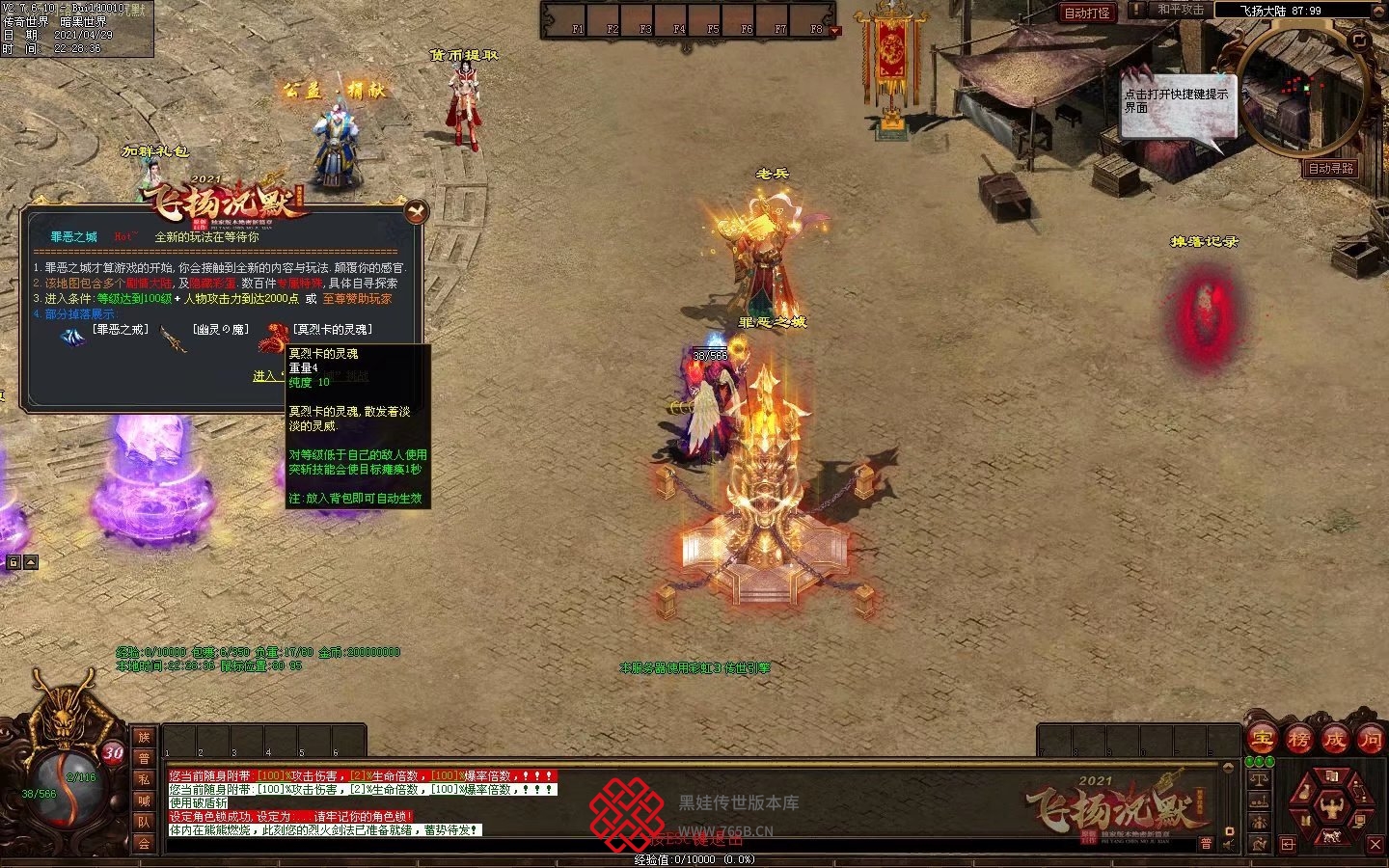Click the minimap refresh arrows icon
The image size is (1389, 868).
point(1359,40)
